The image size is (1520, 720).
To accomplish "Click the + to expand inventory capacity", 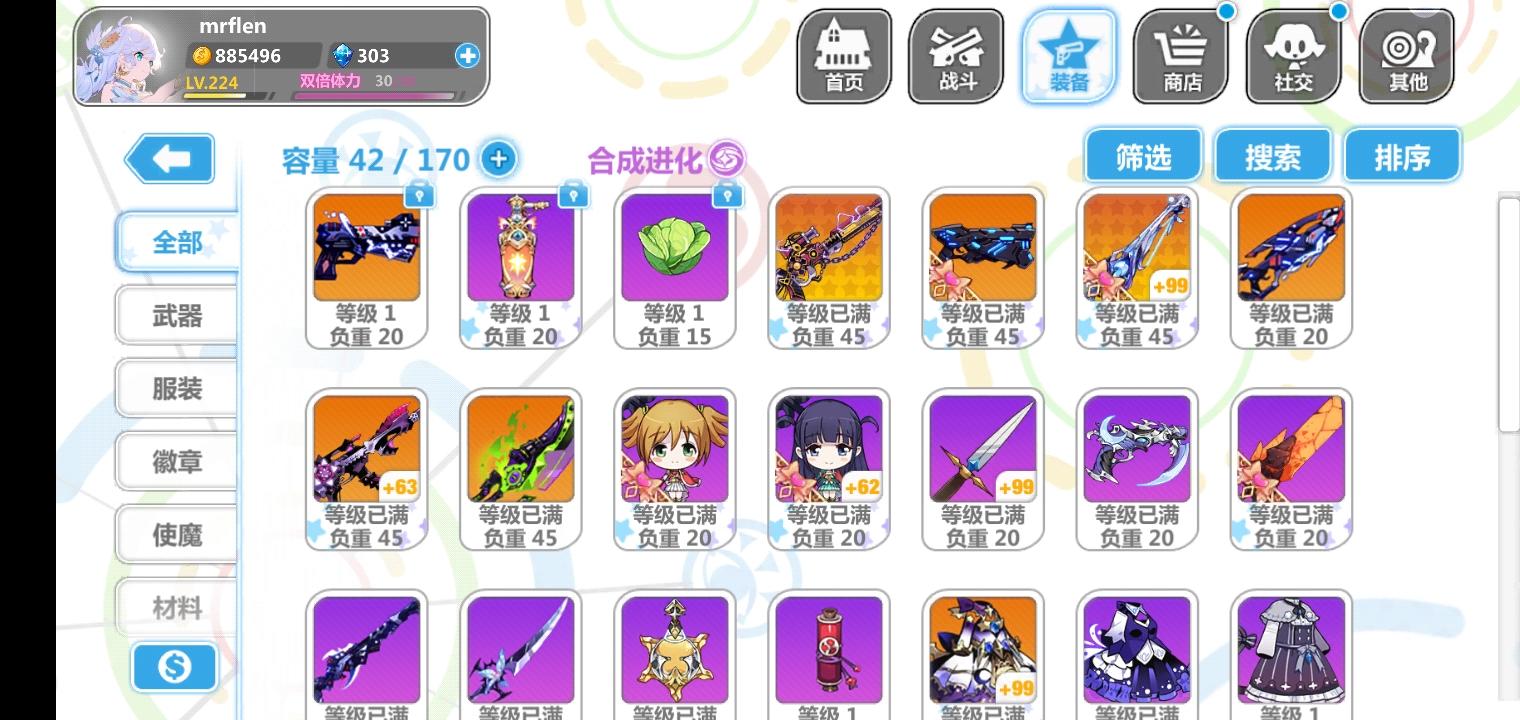I will [498, 158].
